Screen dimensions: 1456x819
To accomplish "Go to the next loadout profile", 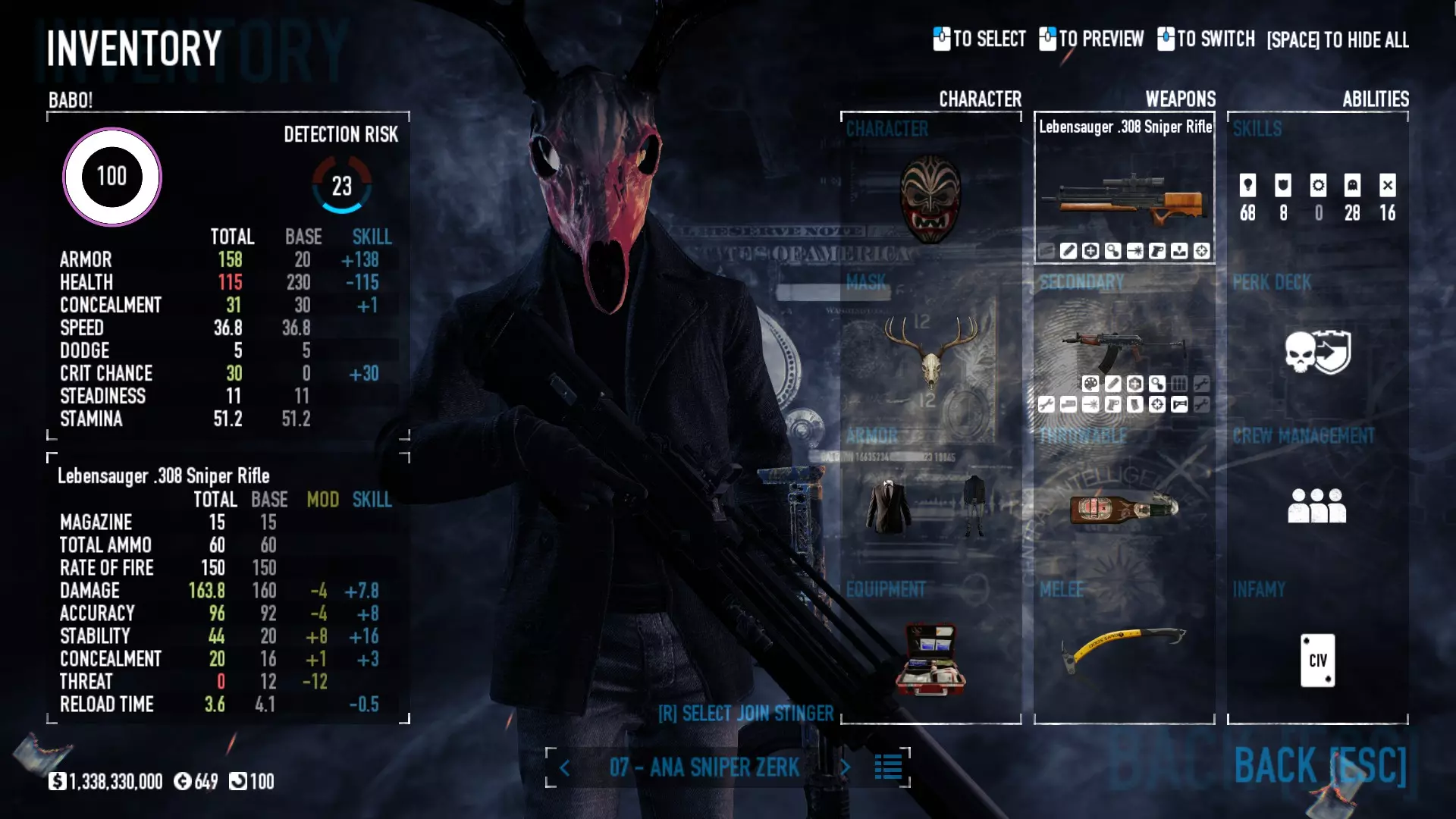I will [846, 768].
